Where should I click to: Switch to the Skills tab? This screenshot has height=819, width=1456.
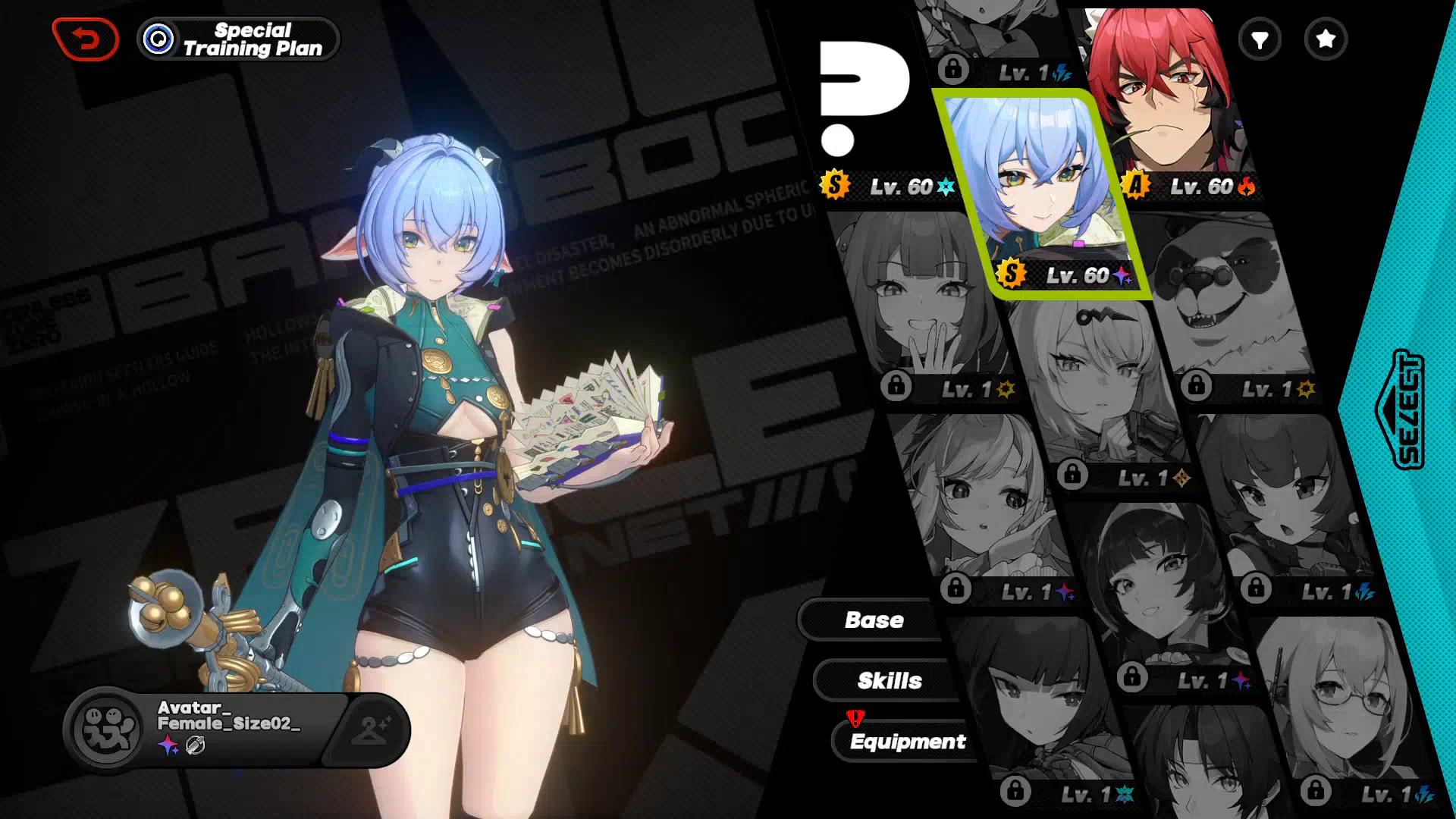[x=889, y=681]
